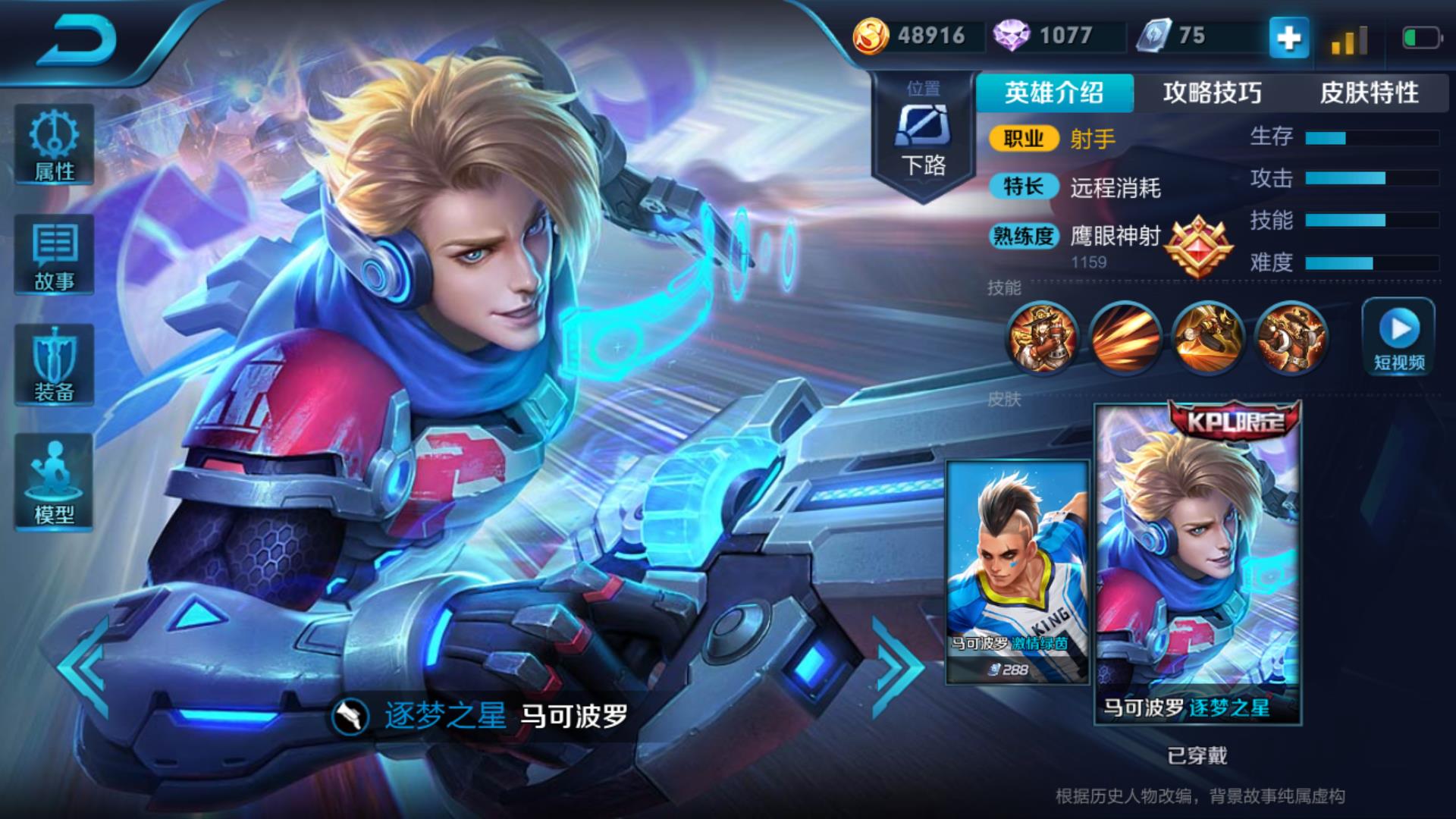Select the fourth skill icon in the row

pyautogui.click(x=1290, y=338)
